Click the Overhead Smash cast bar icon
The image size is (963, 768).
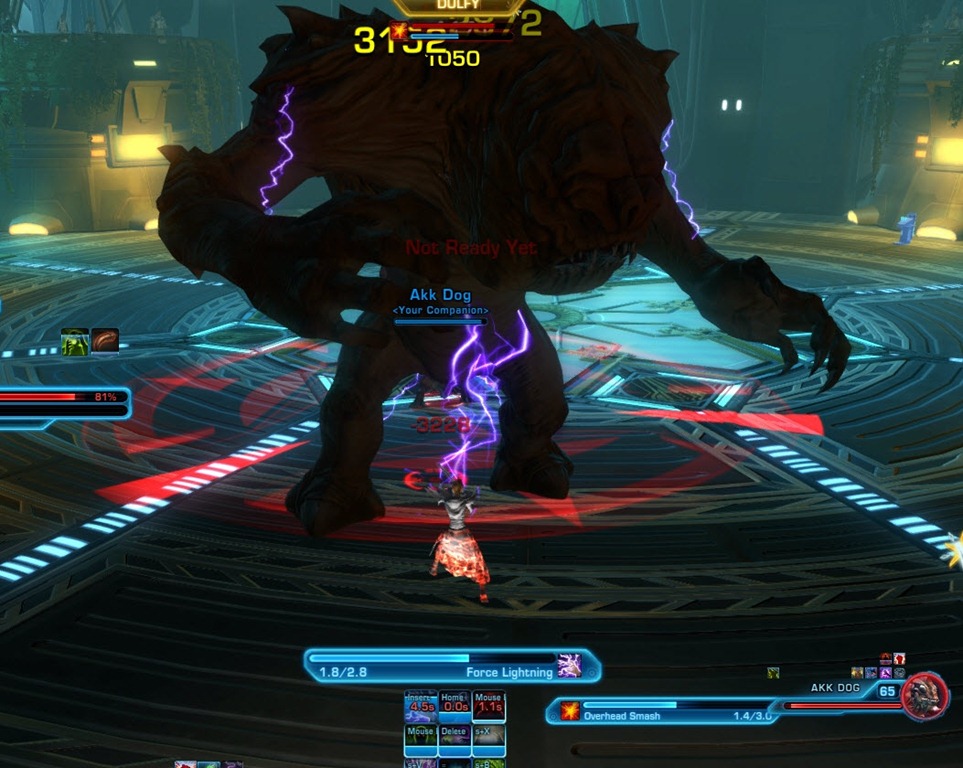(570, 710)
